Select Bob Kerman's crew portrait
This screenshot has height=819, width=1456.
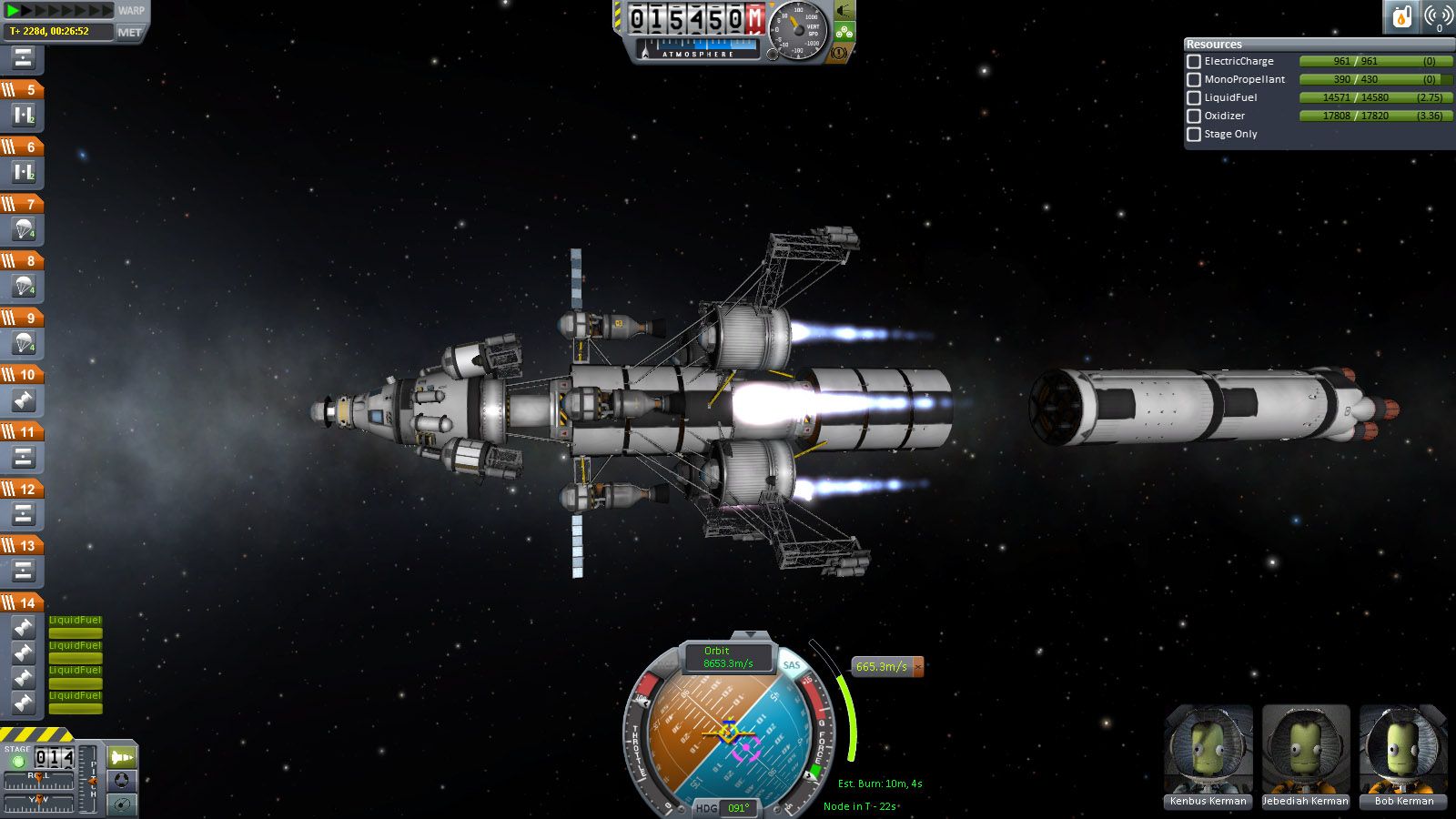click(1403, 751)
